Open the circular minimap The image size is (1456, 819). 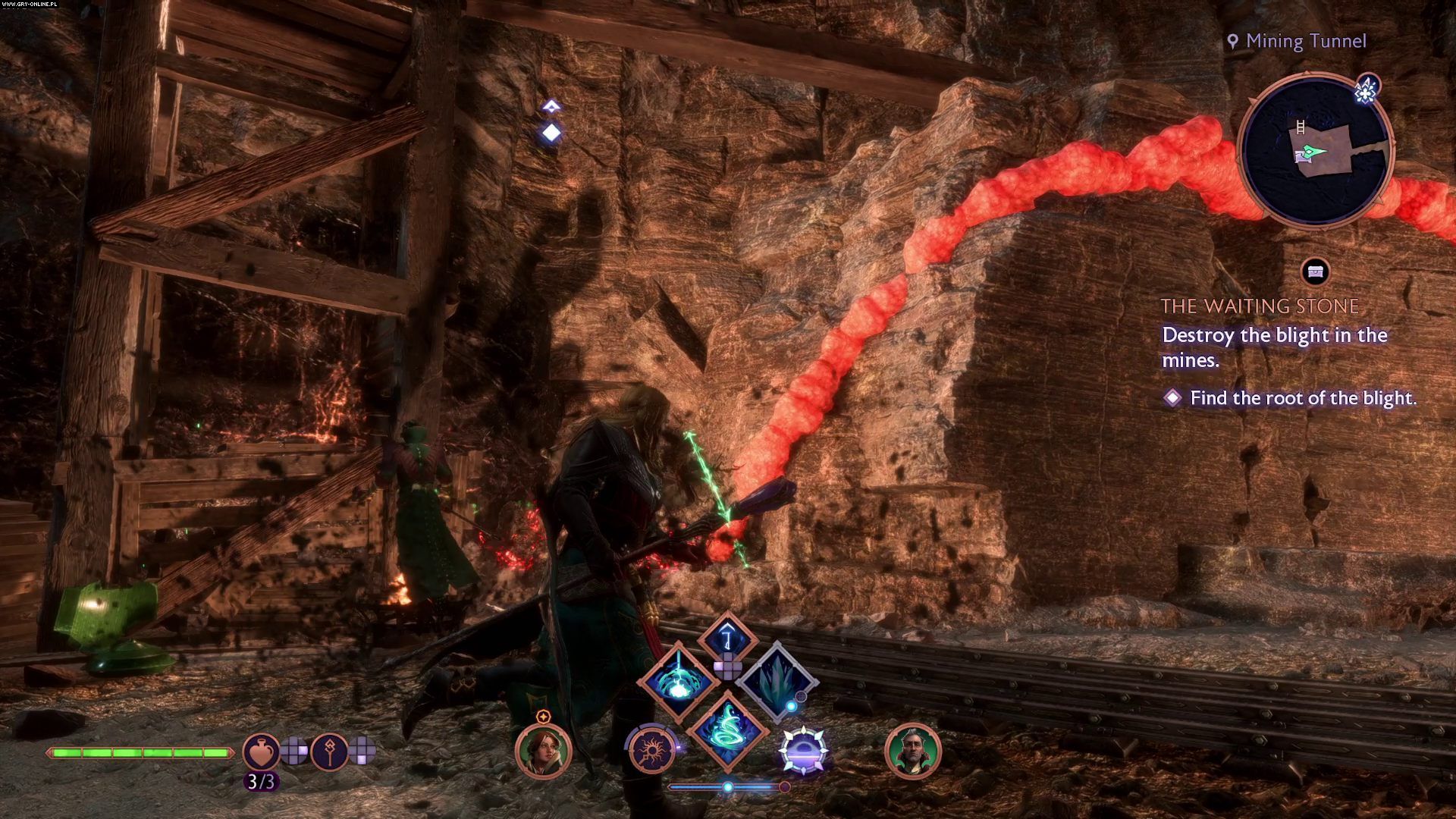[1315, 149]
